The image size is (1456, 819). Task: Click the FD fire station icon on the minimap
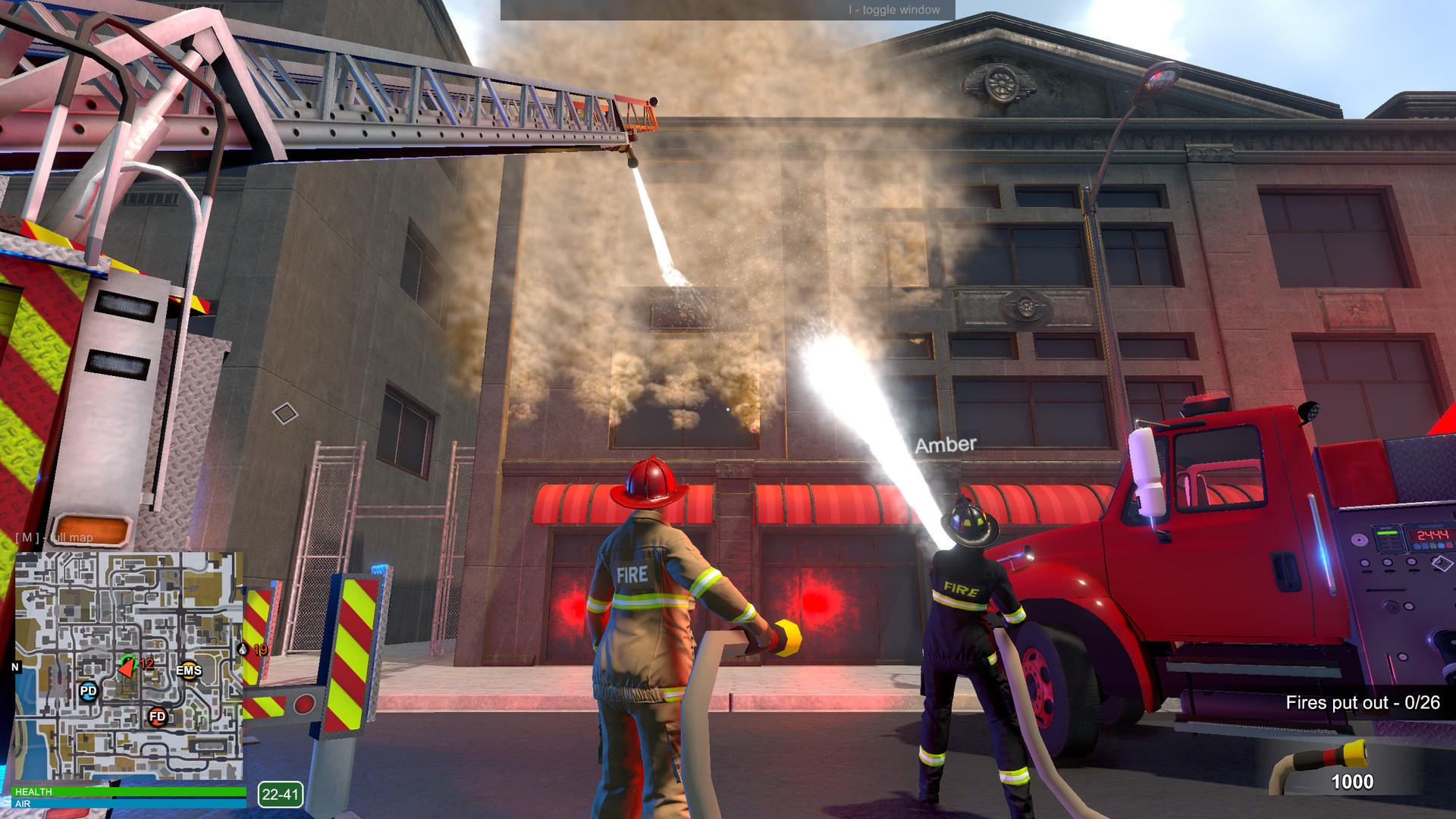158,717
